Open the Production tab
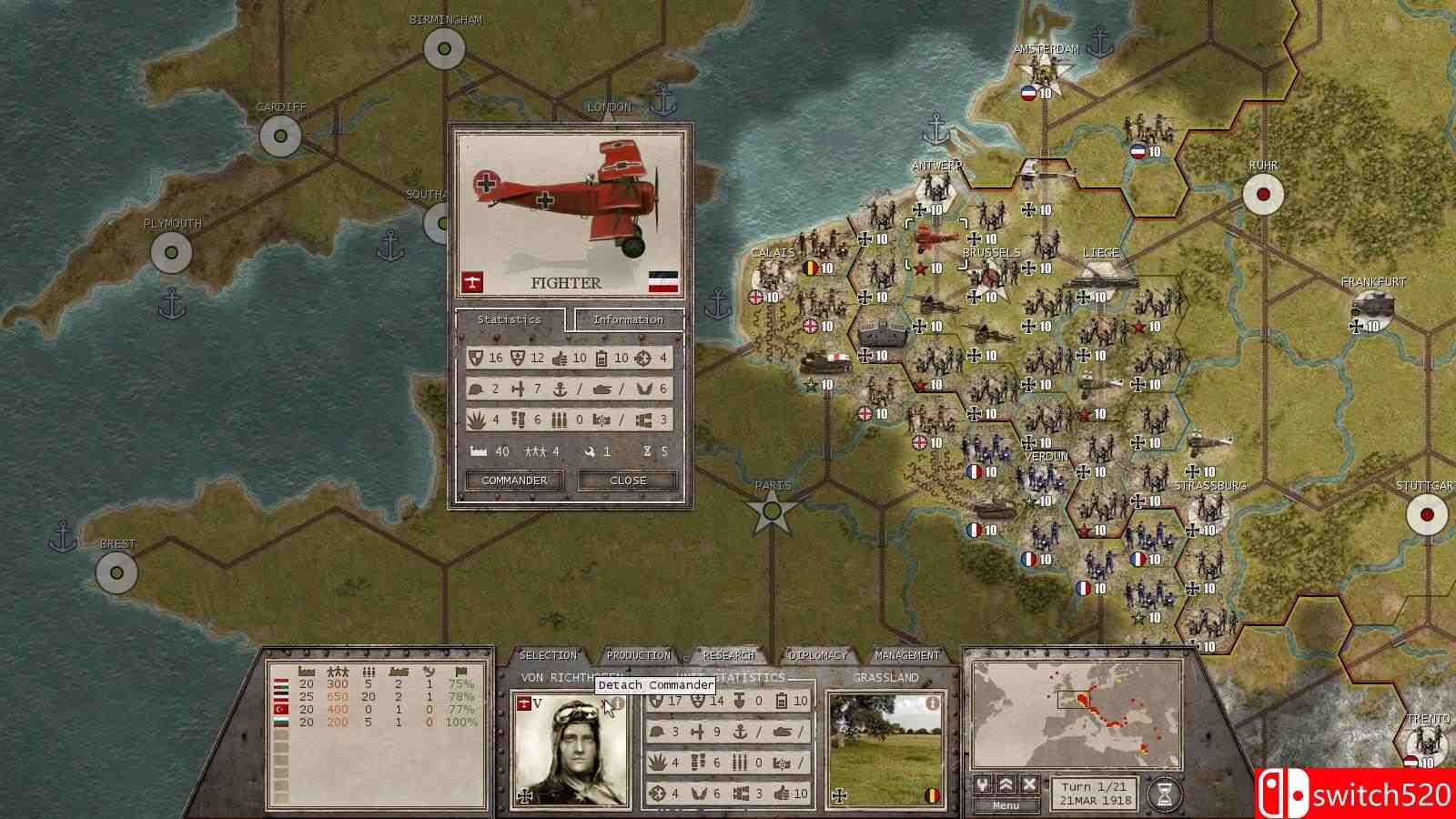Image resolution: width=1456 pixels, height=819 pixels. pyautogui.click(x=639, y=654)
